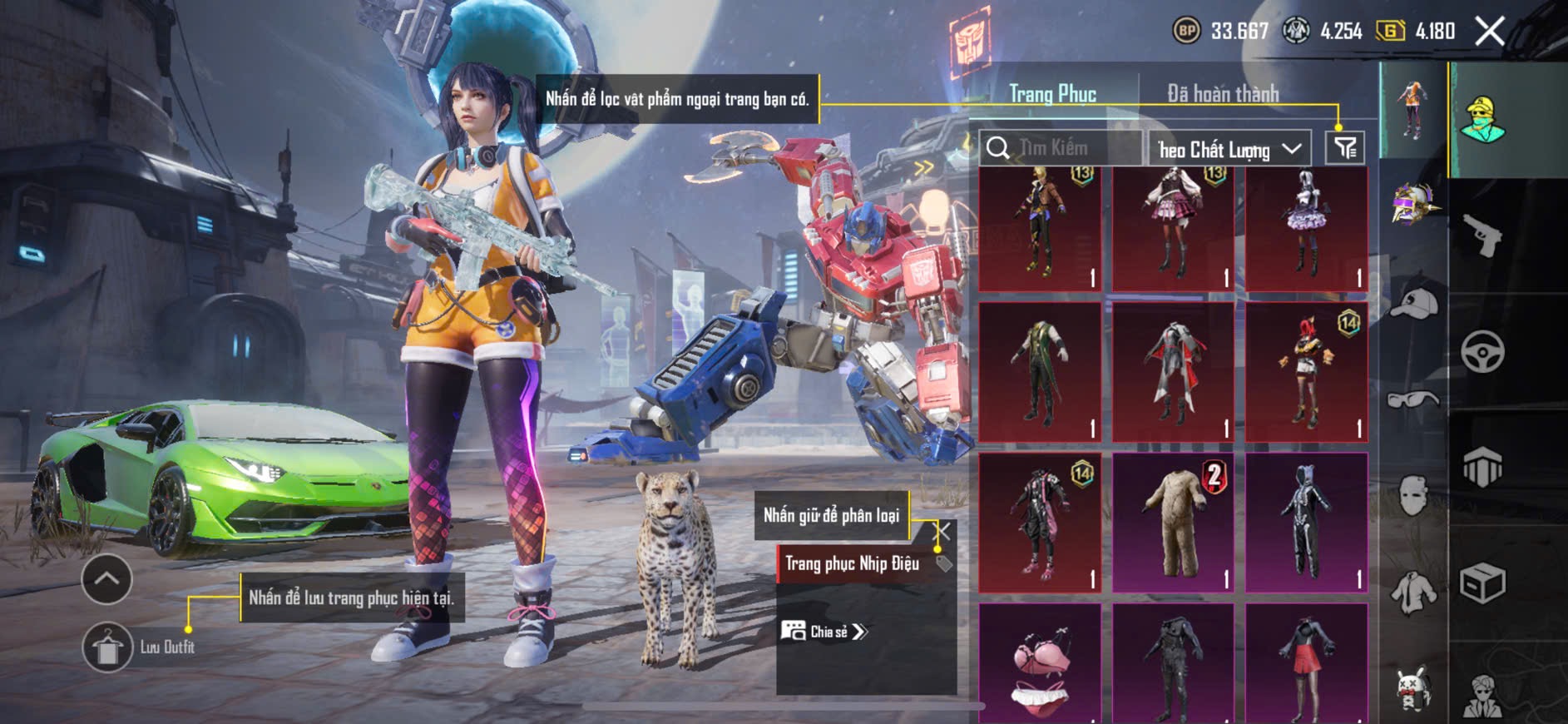
Task: Open the crate box category
Action: pos(1482,583)
